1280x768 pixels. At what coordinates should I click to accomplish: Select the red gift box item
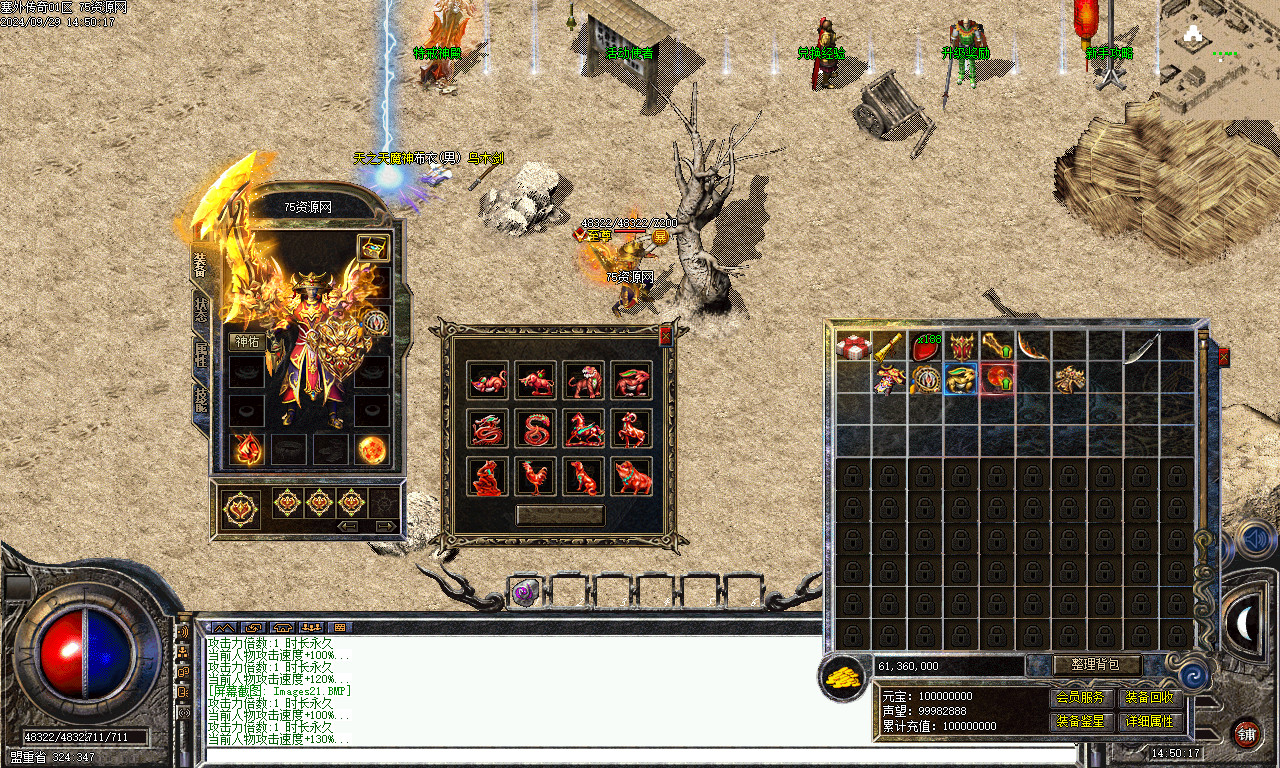click(854, 347)
